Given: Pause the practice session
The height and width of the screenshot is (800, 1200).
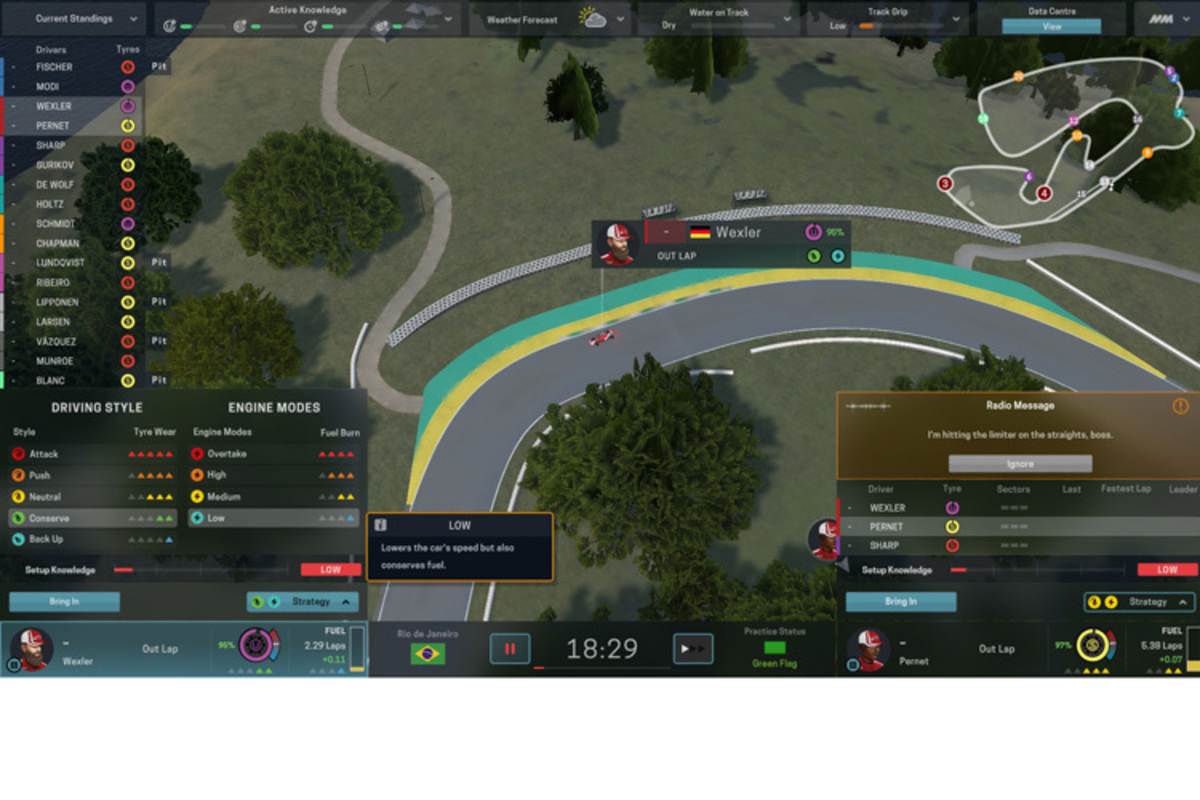Looking at the screenshot, I should point(509,649).
